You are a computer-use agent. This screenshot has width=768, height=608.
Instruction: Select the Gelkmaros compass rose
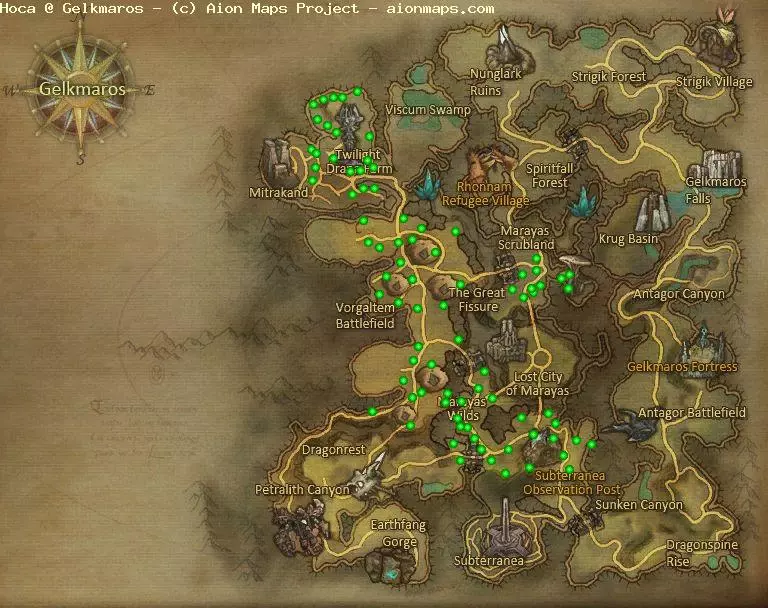click(x=82, y=88)
